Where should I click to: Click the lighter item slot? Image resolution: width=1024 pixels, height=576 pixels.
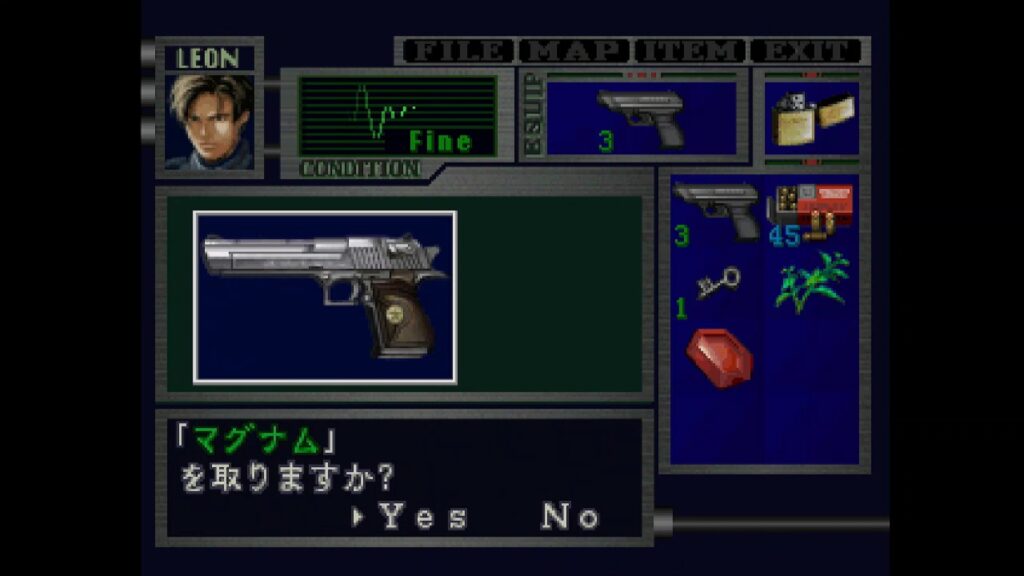[811, 118]
